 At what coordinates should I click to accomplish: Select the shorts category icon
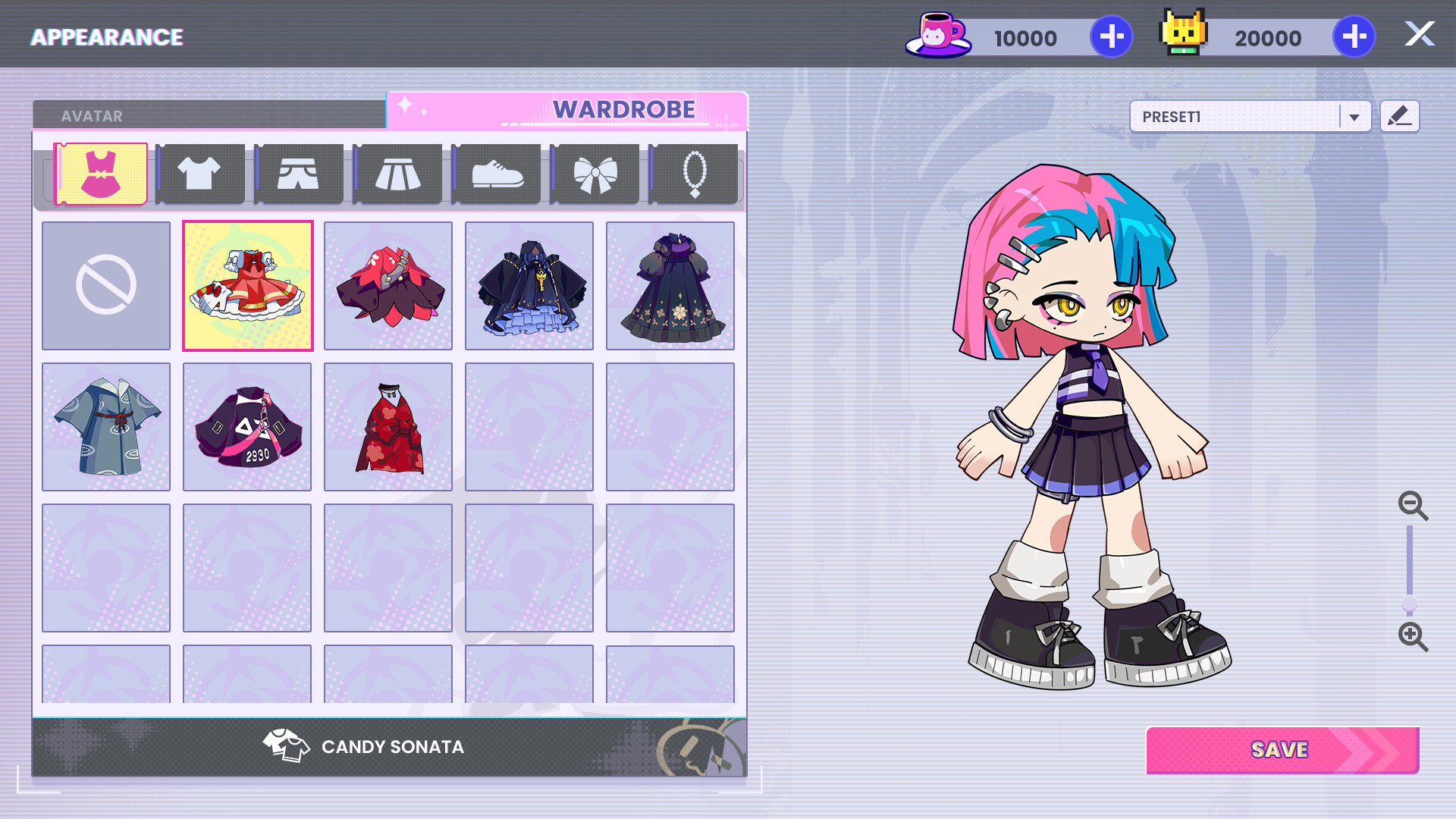(299, 173)
